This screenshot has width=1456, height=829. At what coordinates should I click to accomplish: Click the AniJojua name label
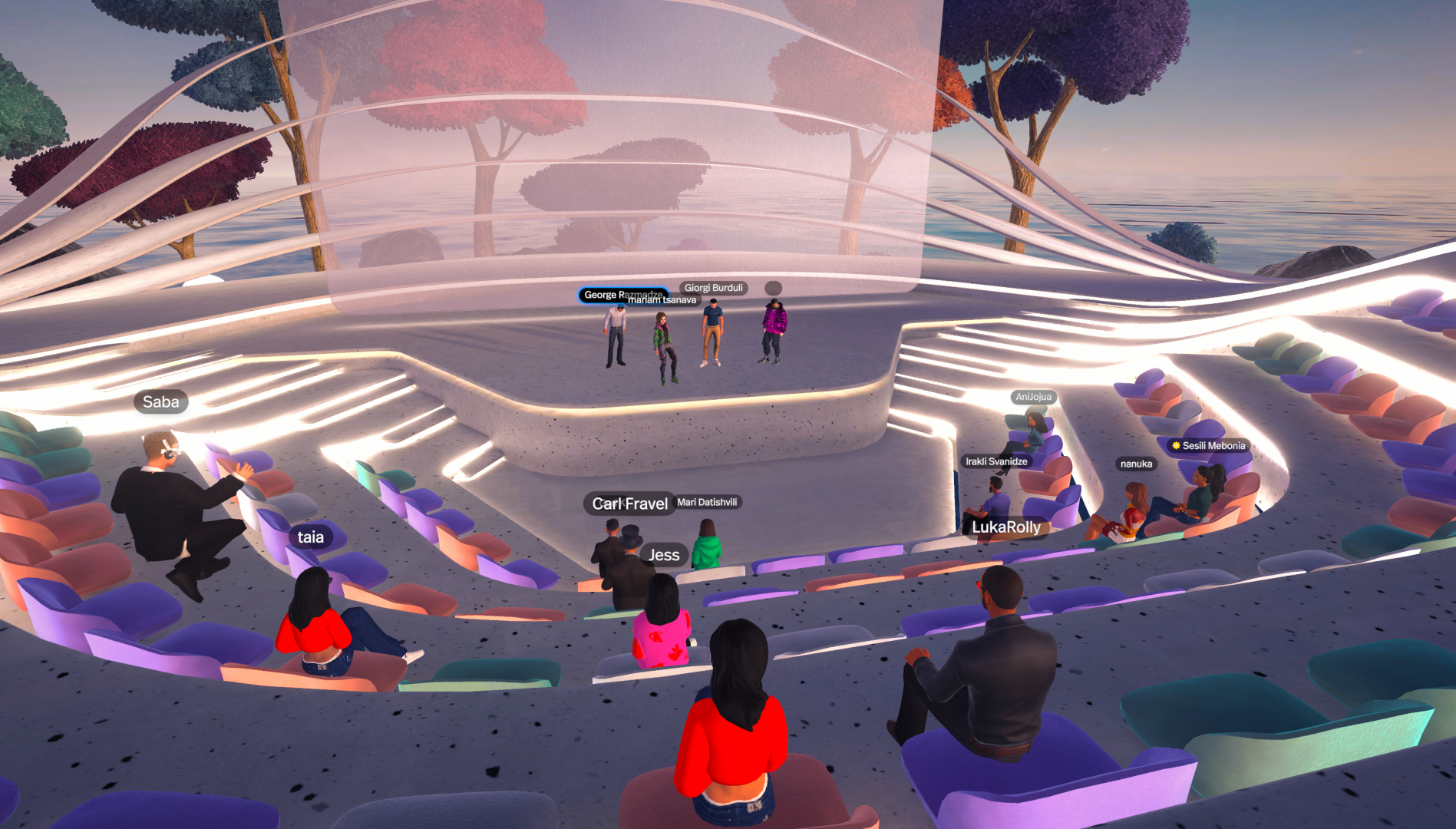1033,397
